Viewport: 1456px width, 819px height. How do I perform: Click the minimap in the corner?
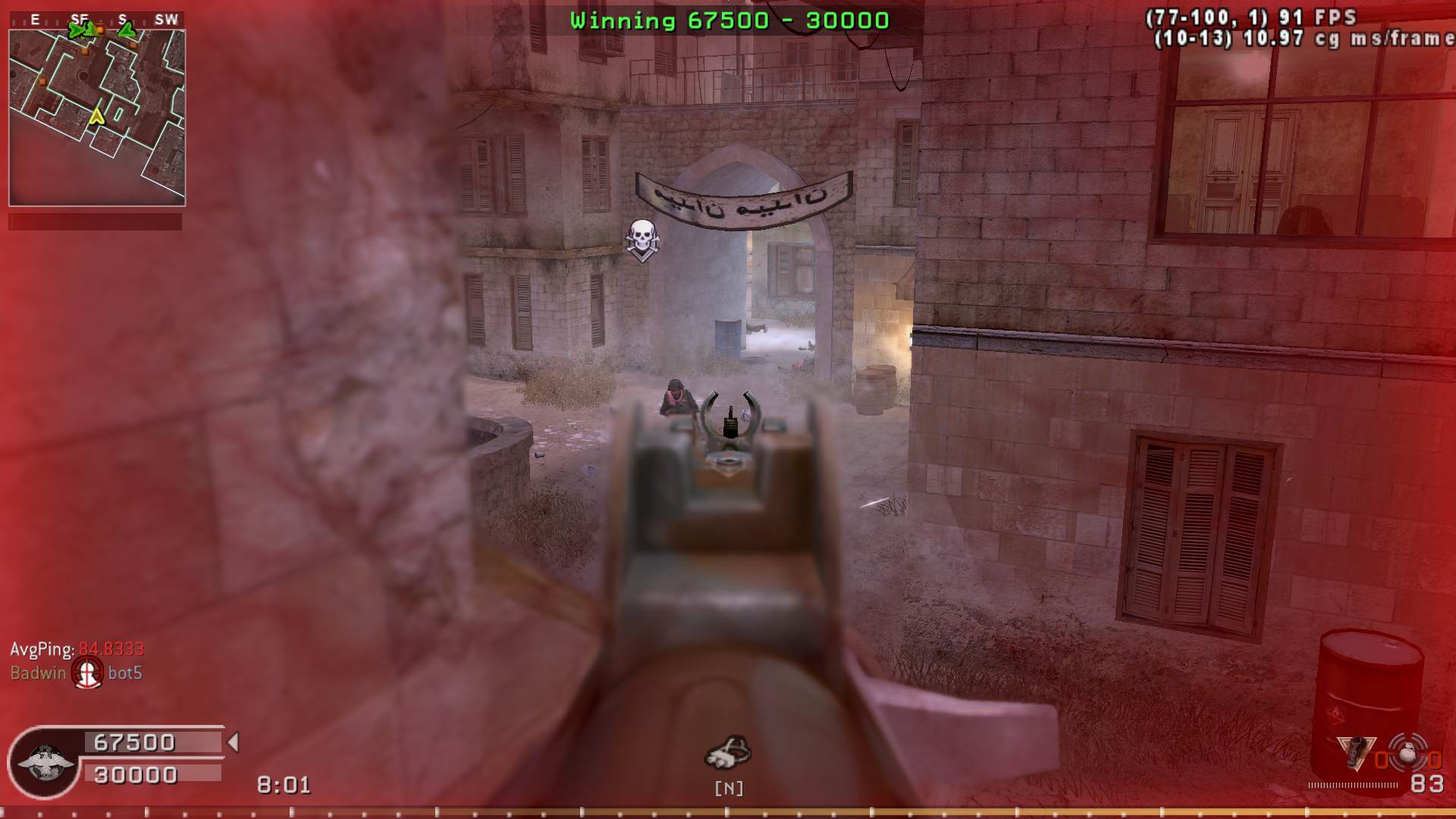point(97,118)
